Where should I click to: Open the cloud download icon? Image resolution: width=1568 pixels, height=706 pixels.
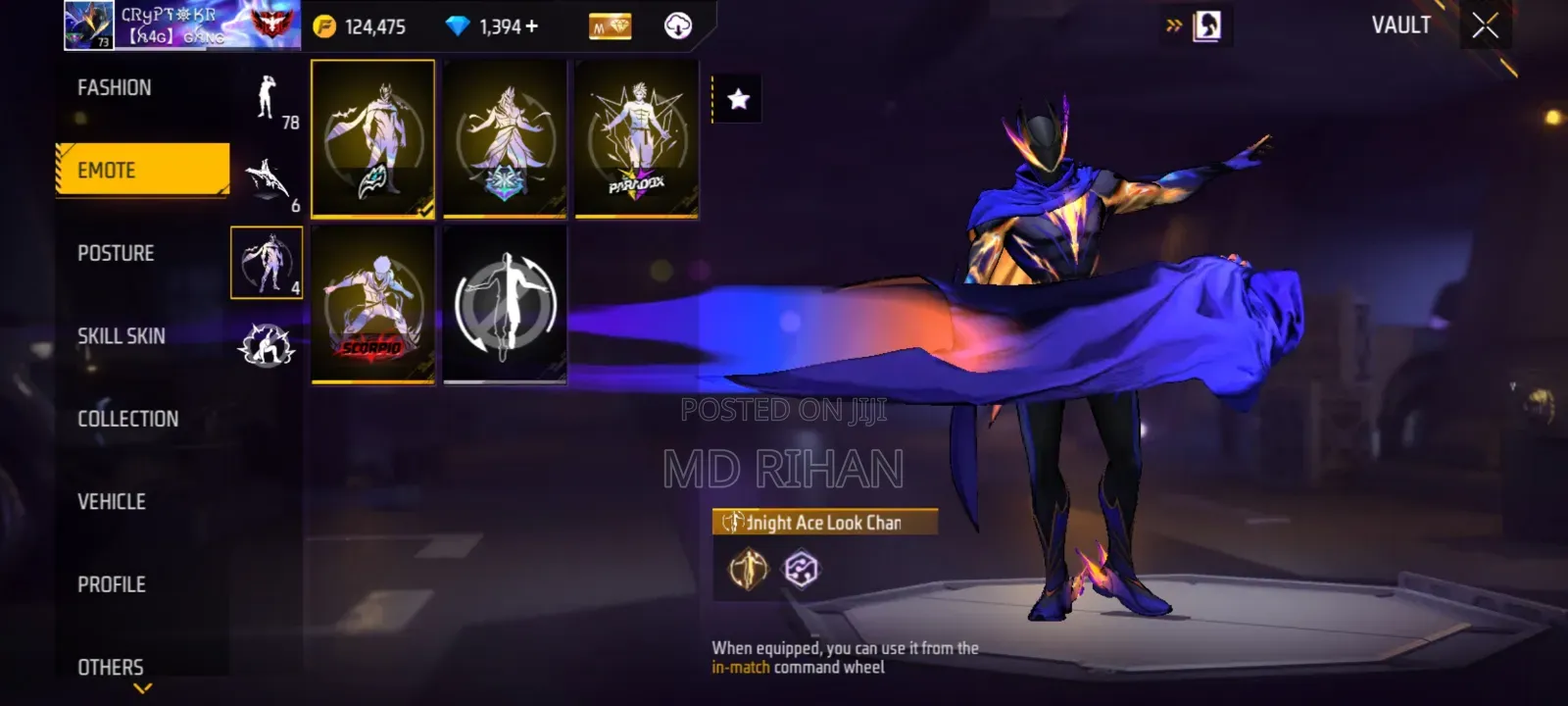(x=677, y=26)
